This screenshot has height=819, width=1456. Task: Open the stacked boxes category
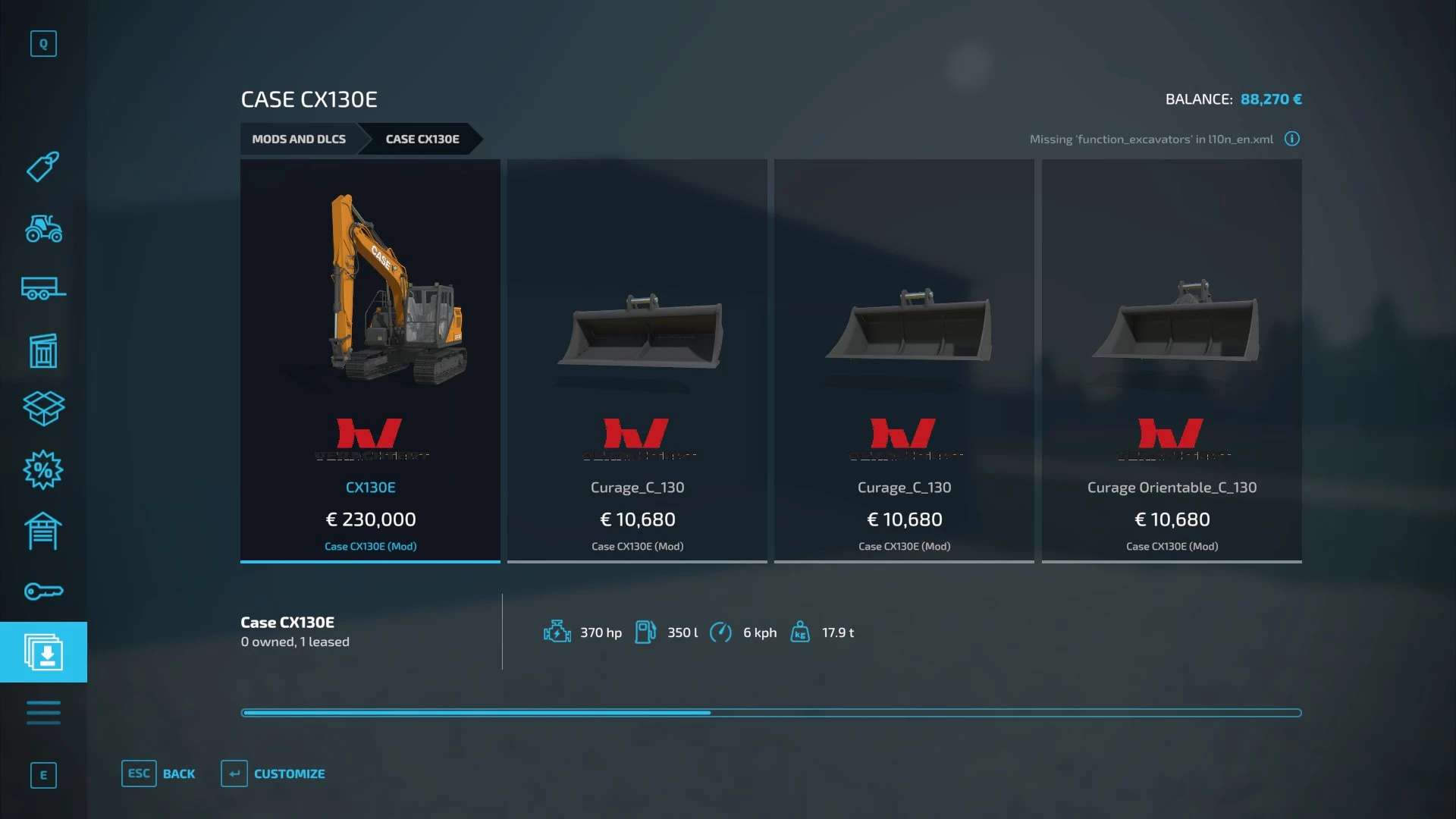pos(43,409)
